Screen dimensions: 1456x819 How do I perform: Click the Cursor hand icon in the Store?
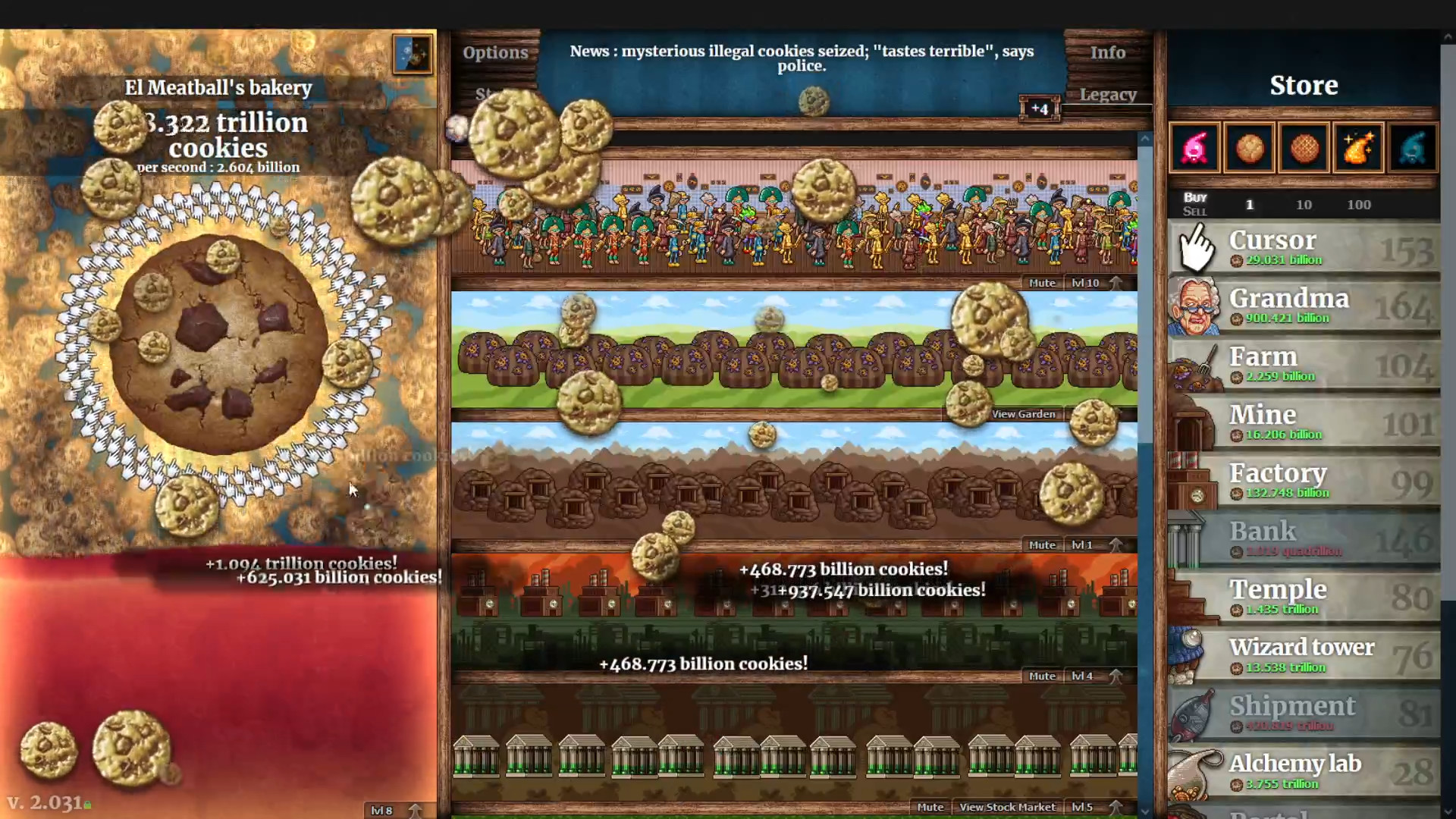[1198, 246]
